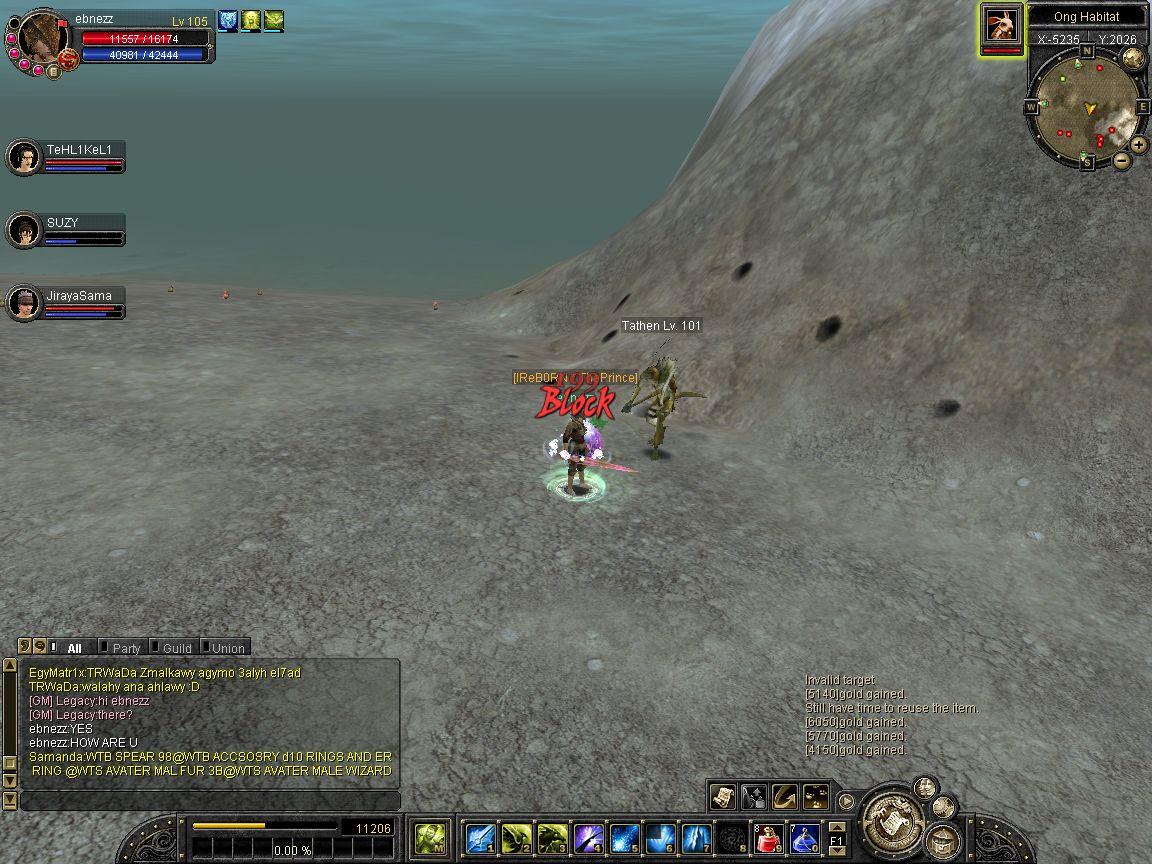Zoom out the minimap with minus button
1152x864 pixels.
pos(1121,160)
